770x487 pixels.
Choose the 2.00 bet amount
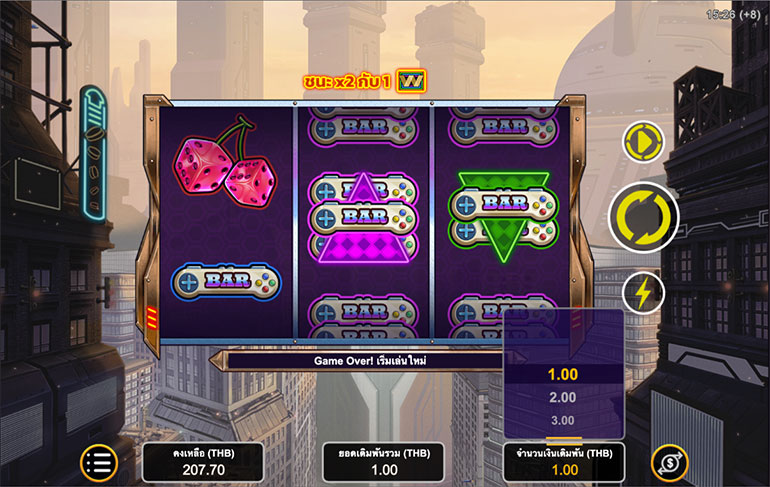click(561, 397)
